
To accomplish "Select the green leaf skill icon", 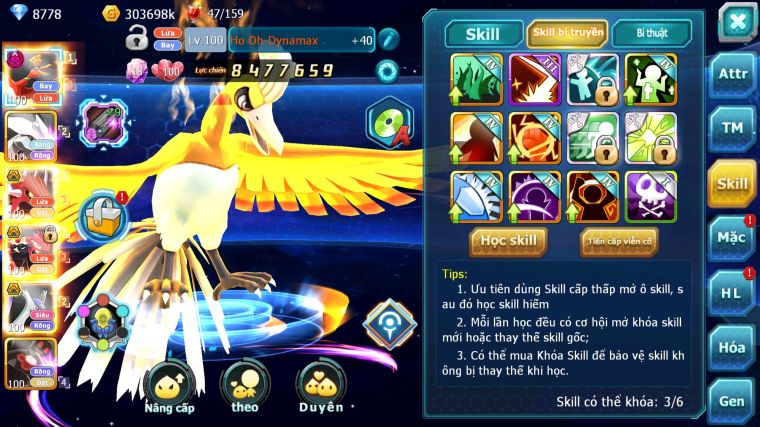I will point(477,78).
